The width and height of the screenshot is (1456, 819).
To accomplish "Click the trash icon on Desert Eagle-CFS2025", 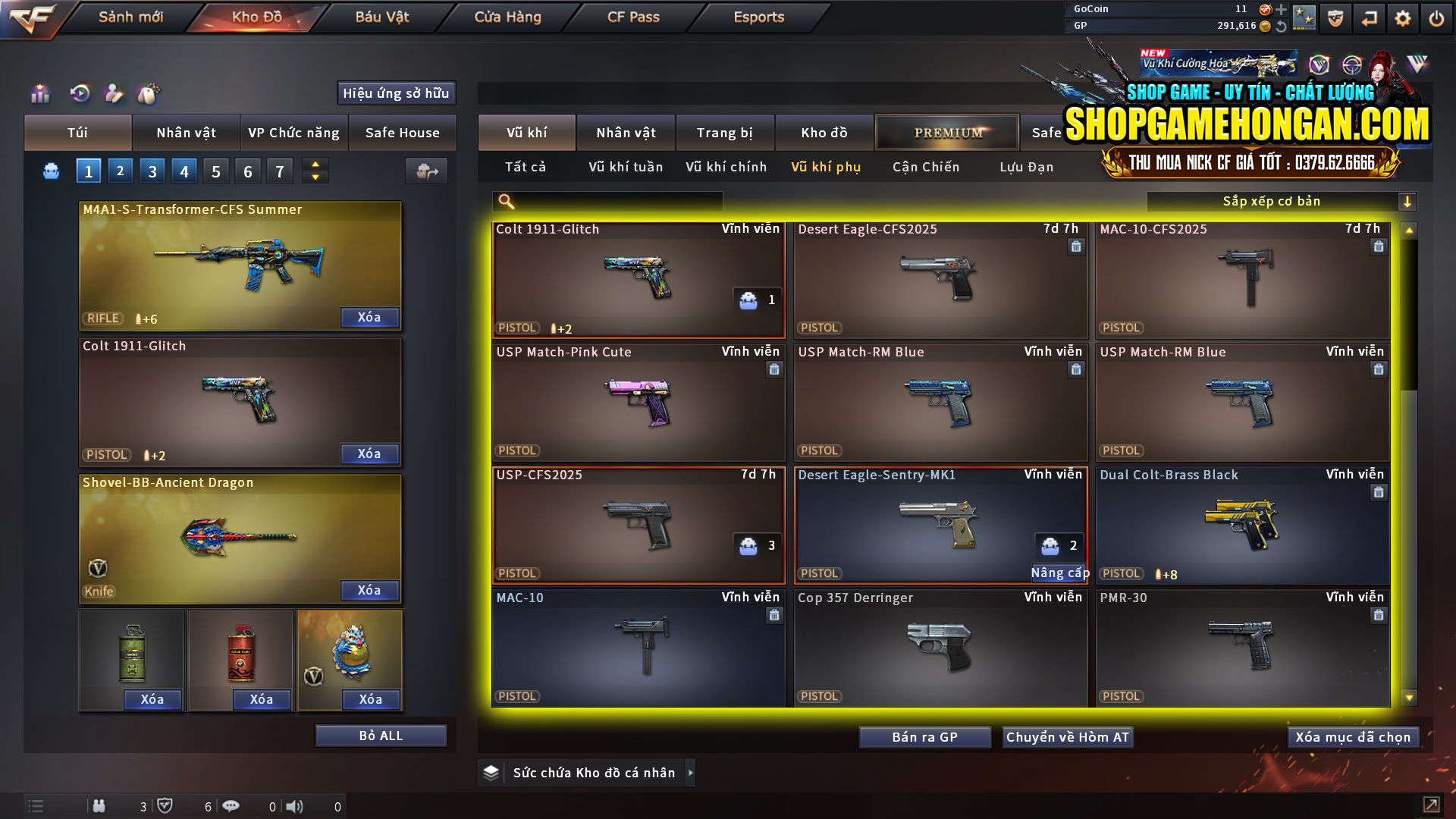I will (1075, 246).
